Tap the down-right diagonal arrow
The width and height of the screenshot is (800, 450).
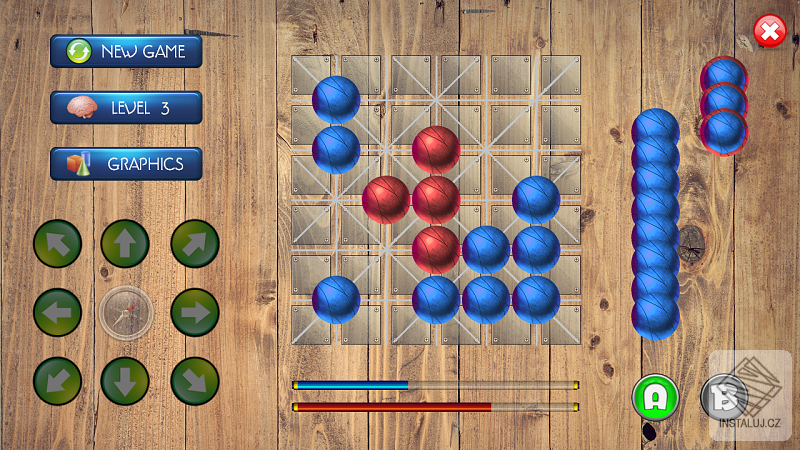tap(194, 381)
